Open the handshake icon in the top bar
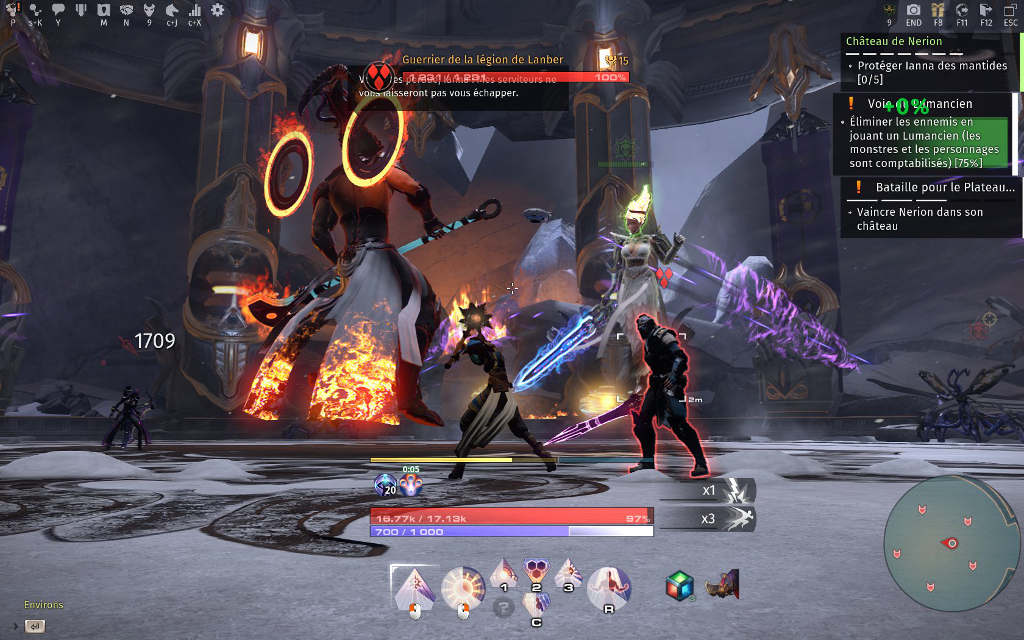The image size is (1024, 640). click(126, 10)
